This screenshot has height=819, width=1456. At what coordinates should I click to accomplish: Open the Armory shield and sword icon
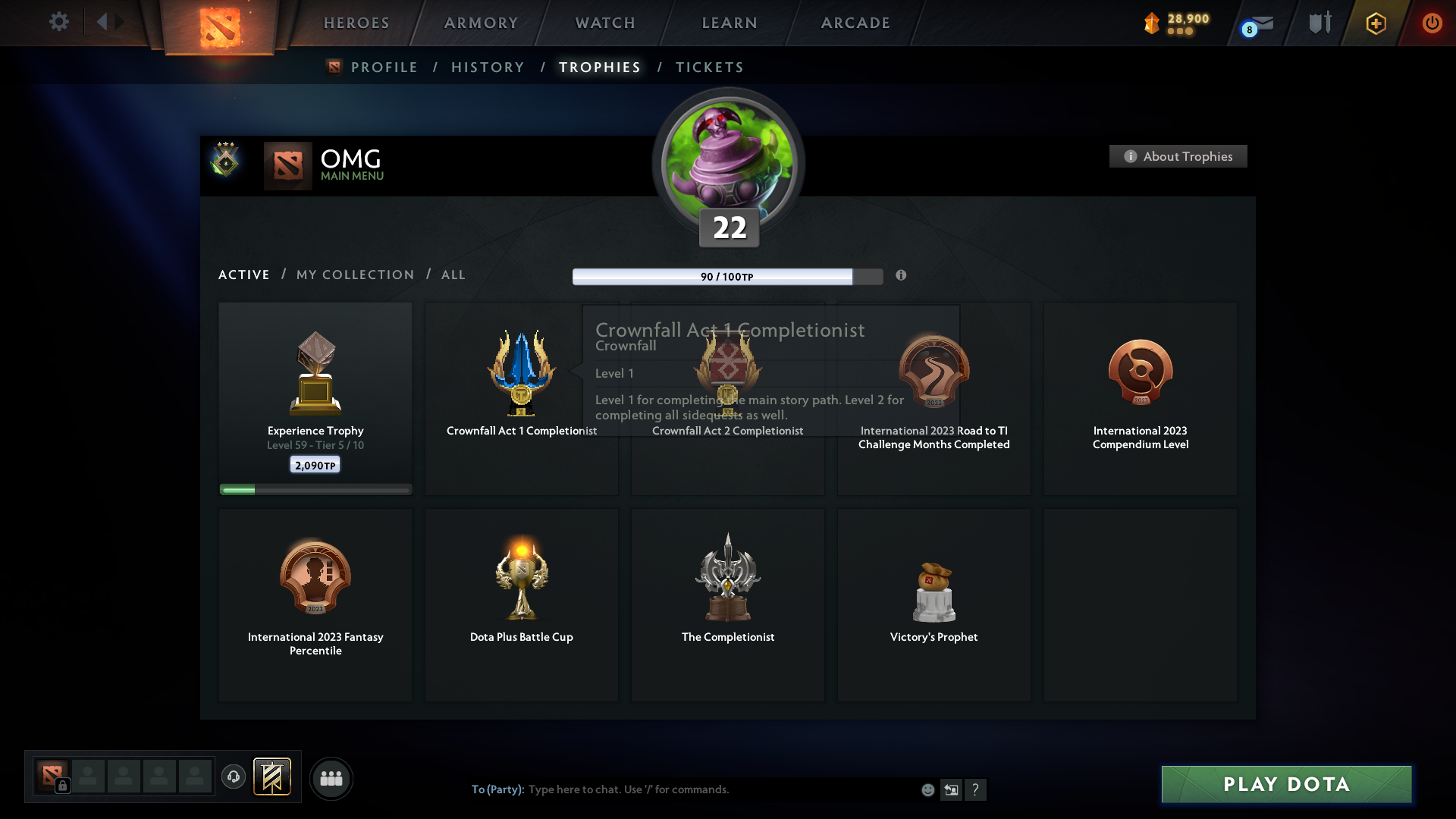tap(1319, 23)
